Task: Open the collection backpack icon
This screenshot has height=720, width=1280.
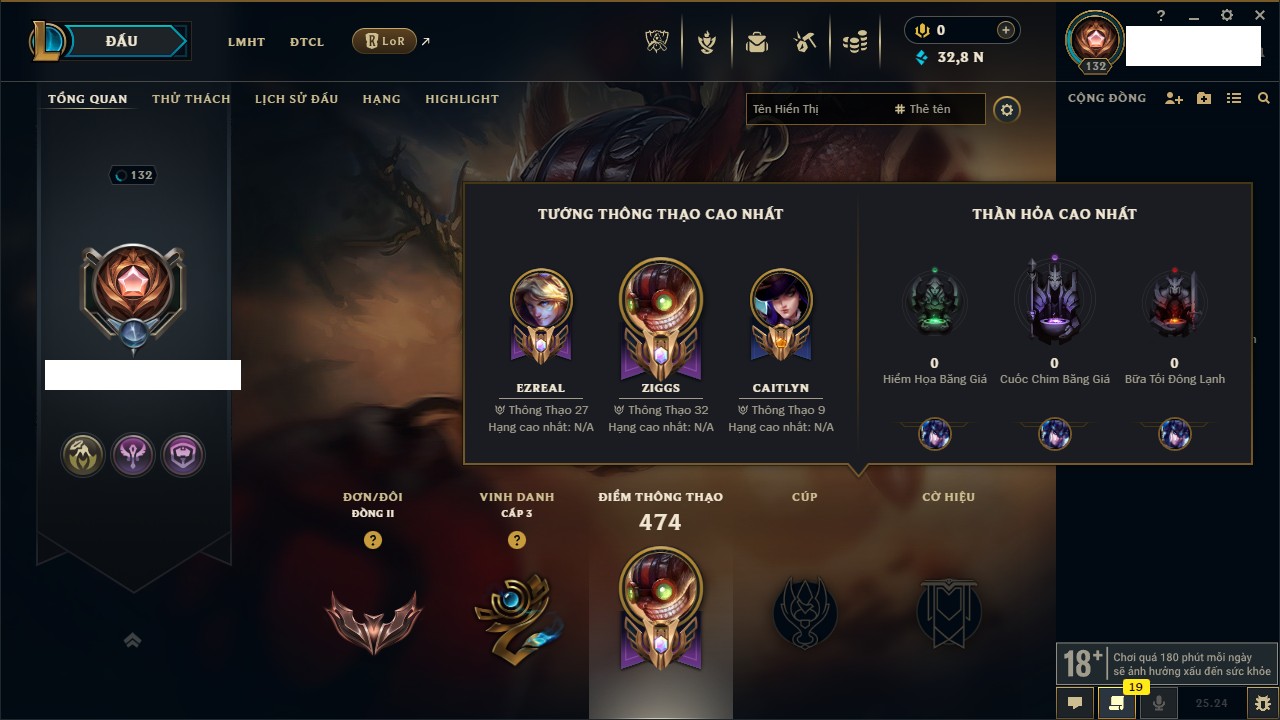Action: pos(757,42)
